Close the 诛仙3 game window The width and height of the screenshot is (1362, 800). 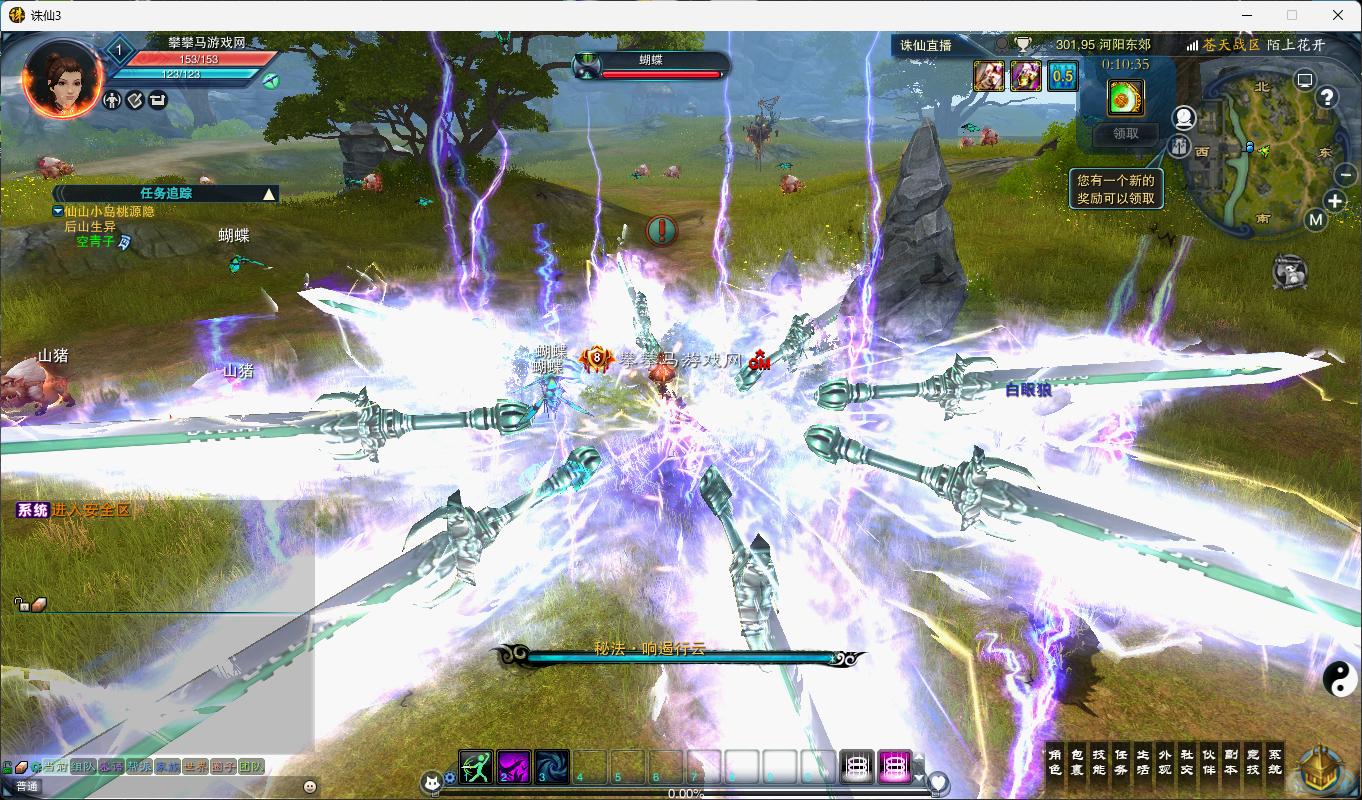(1338, 15)
